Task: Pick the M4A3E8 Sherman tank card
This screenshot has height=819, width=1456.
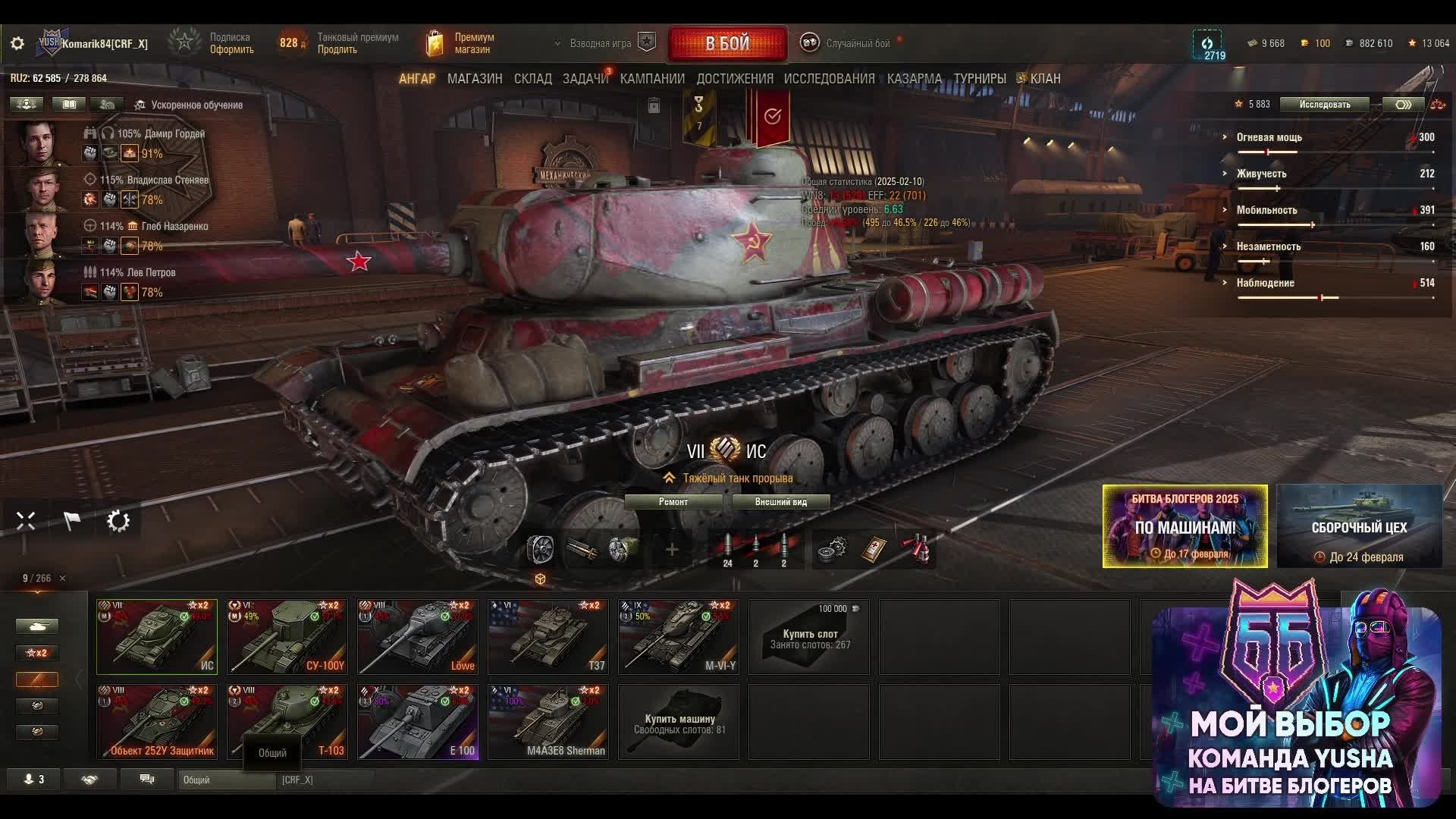Action: coord(548,721)
